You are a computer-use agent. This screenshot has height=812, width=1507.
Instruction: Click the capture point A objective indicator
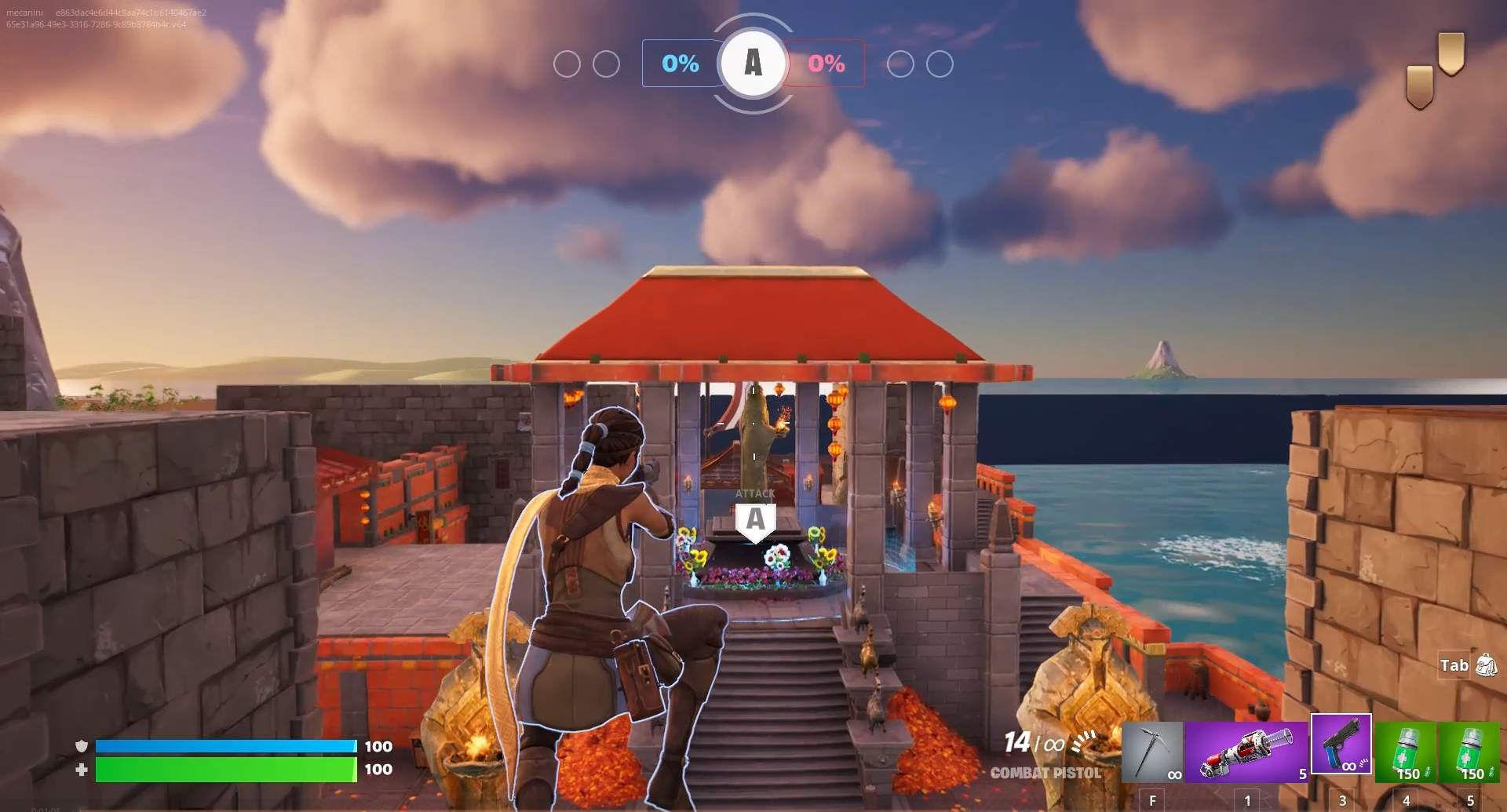pyautogui.click(x=753, y=63)
